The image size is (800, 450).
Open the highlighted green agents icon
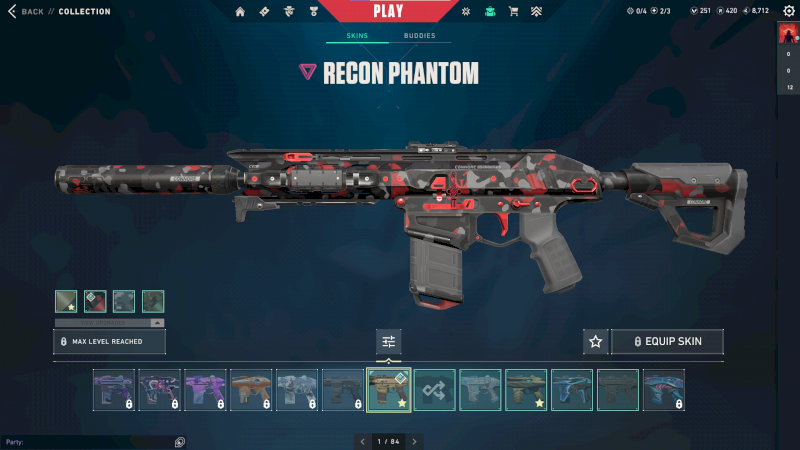click(489, 11)
